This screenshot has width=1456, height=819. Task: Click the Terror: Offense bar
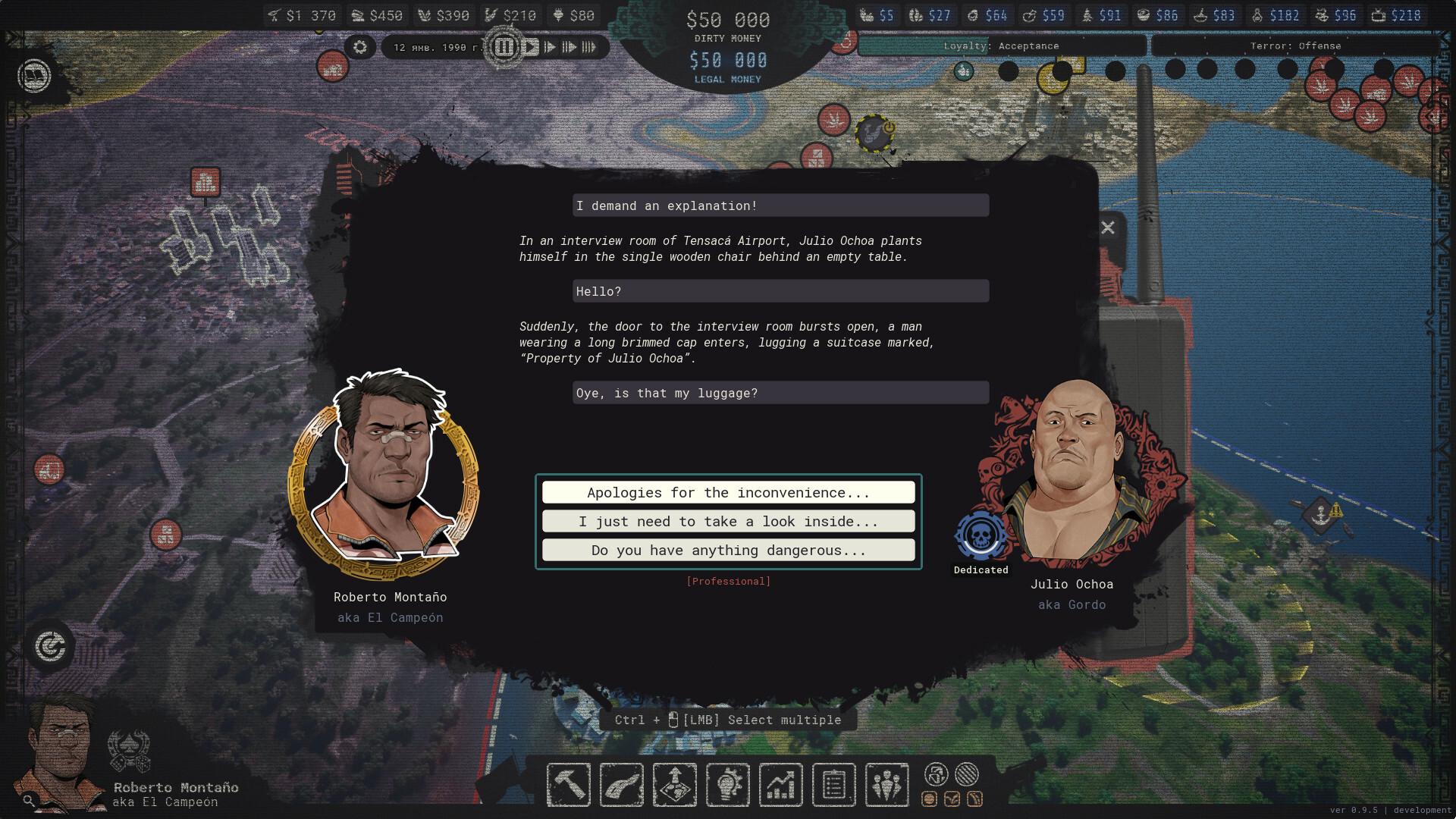click(x=1295, y=46)
